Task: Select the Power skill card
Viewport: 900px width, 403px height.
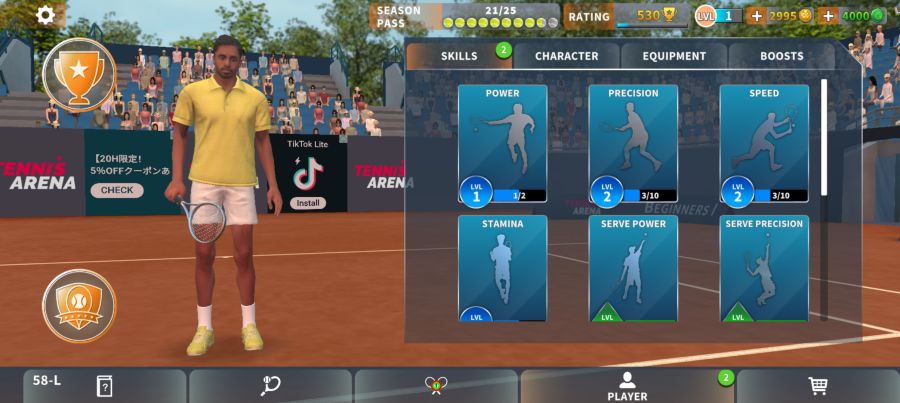Action: tap(502, 144)
